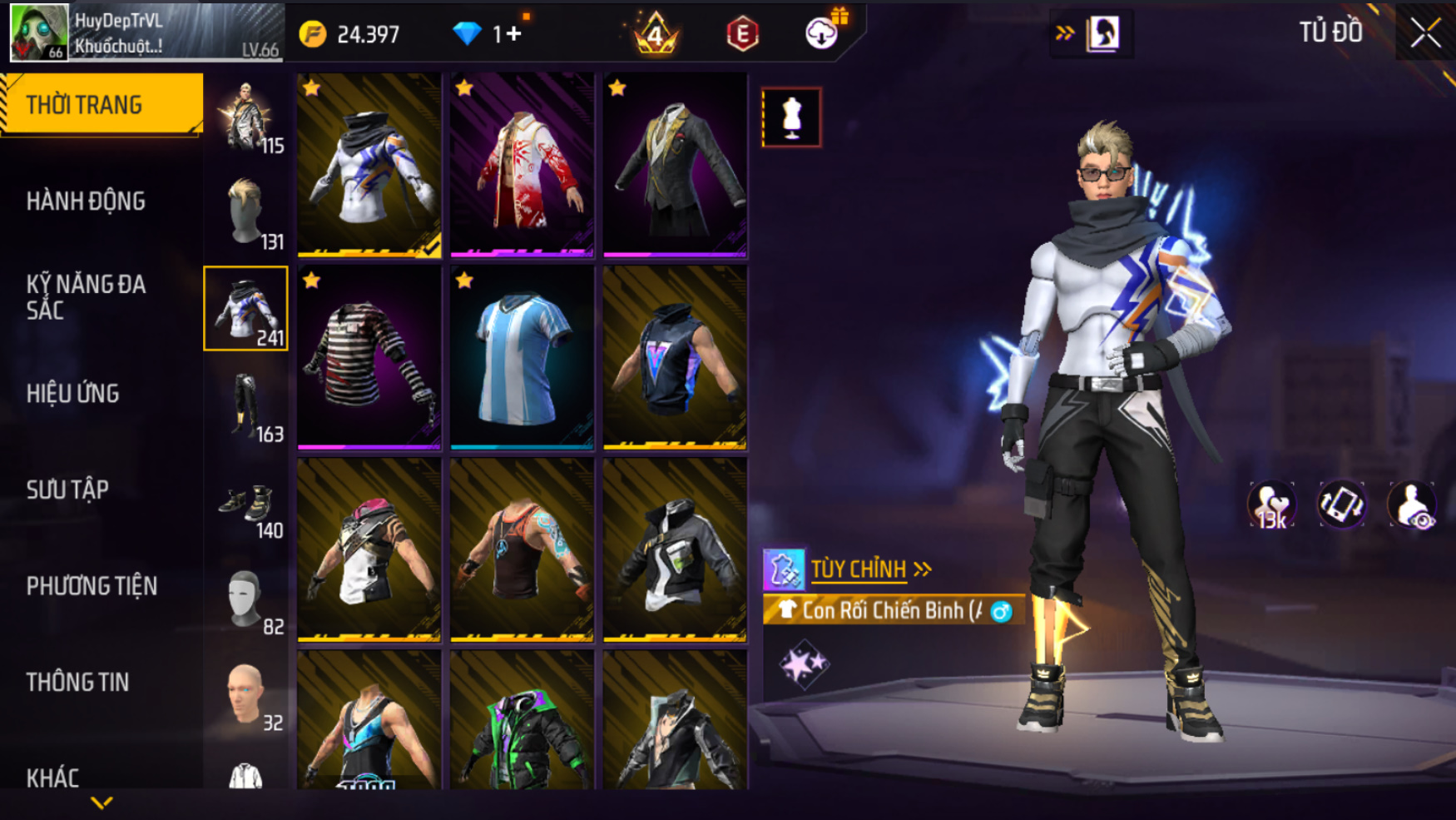
Task: Select the blue striped football jersey
Action: [x=522, y=358]
